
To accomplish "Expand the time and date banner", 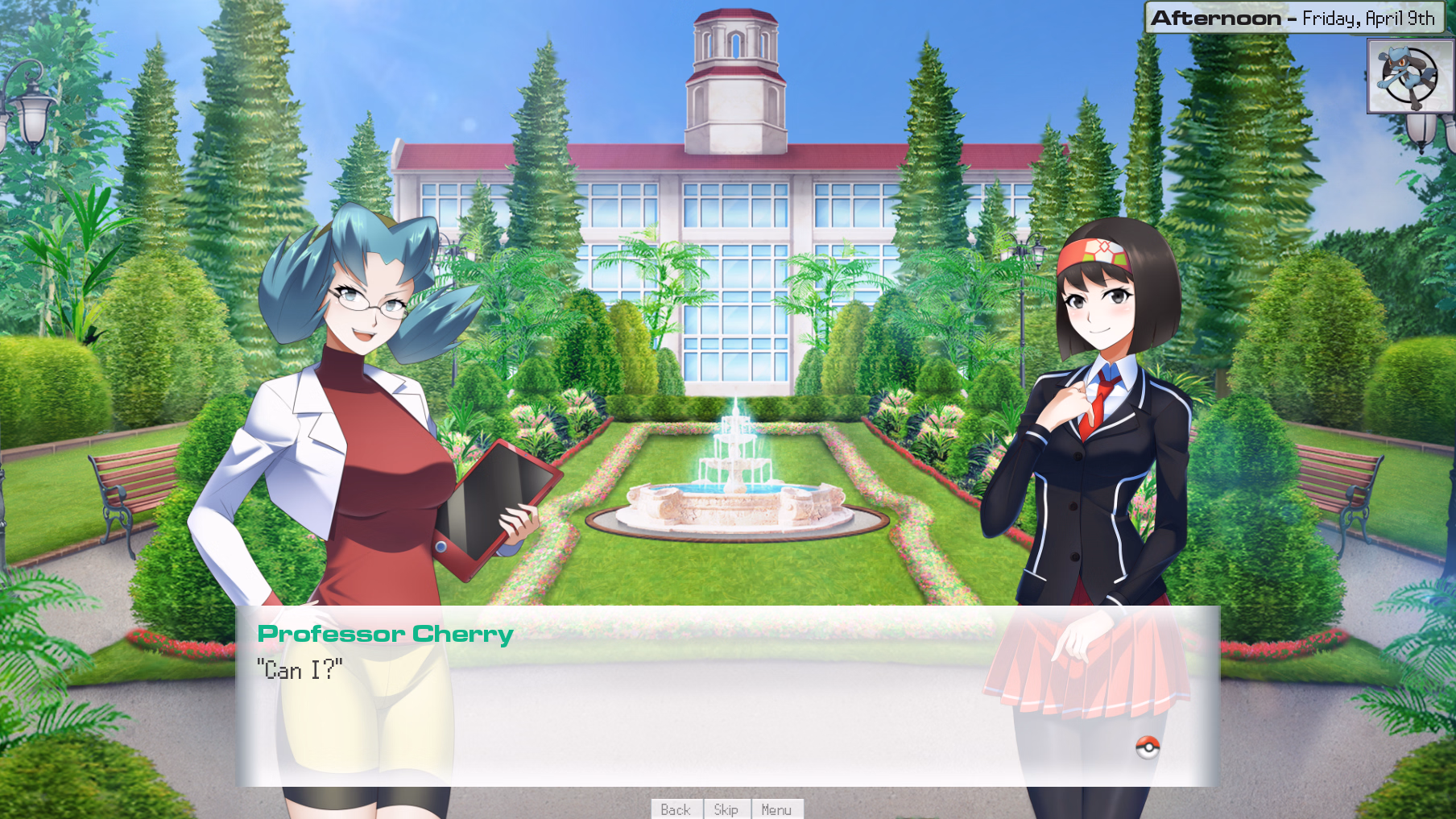I will click(x=1293, y=17).
